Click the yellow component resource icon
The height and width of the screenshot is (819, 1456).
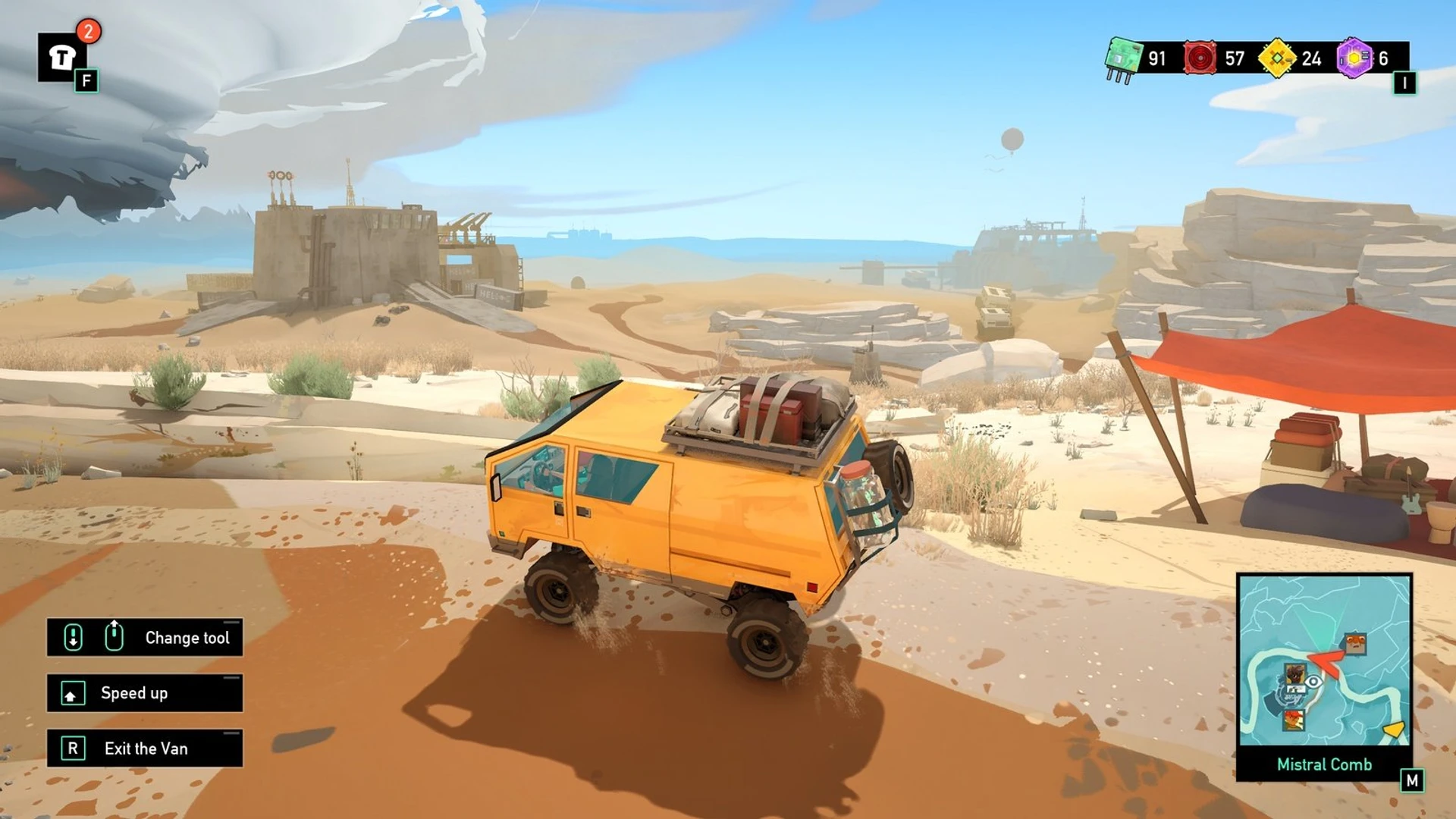[x=1277, y=58]
